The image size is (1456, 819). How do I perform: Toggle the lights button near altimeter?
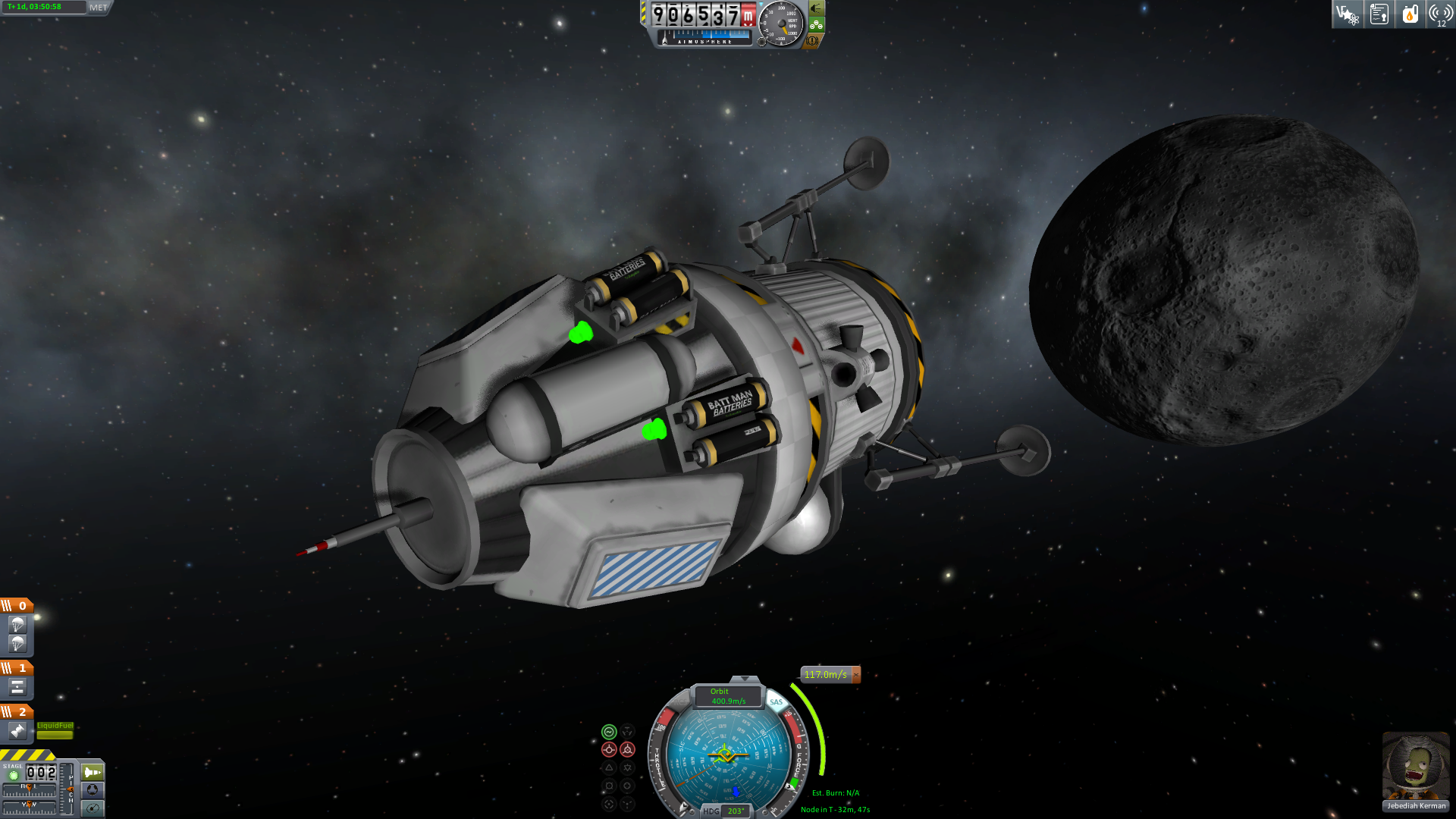[816, 8]
